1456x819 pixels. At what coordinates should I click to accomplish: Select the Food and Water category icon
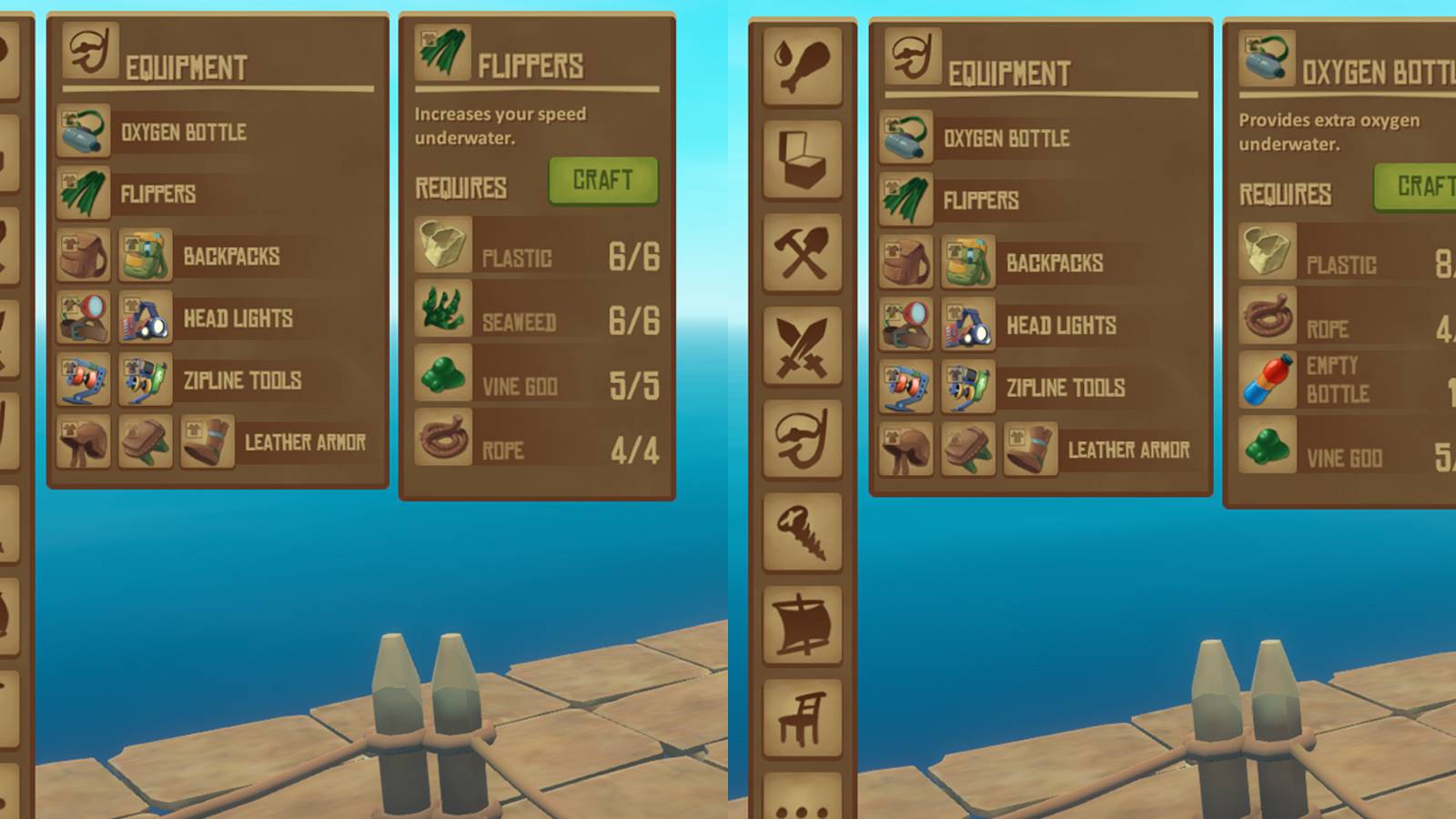804,64
